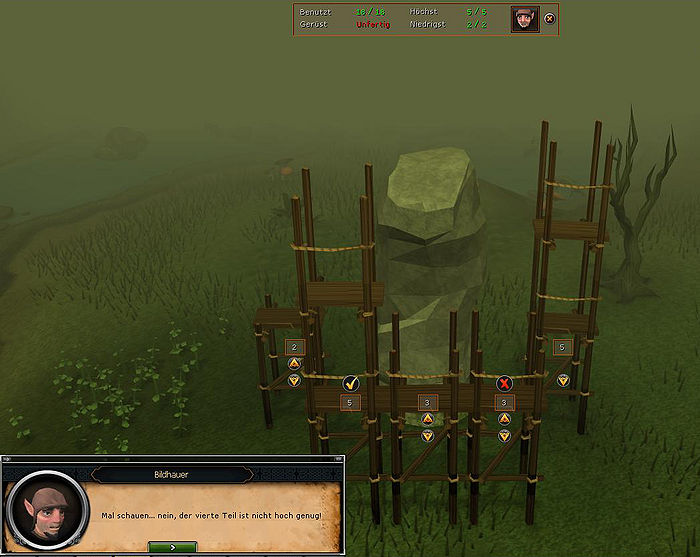Lower the unmarked scaffold section showing 5

coord(562,380)
